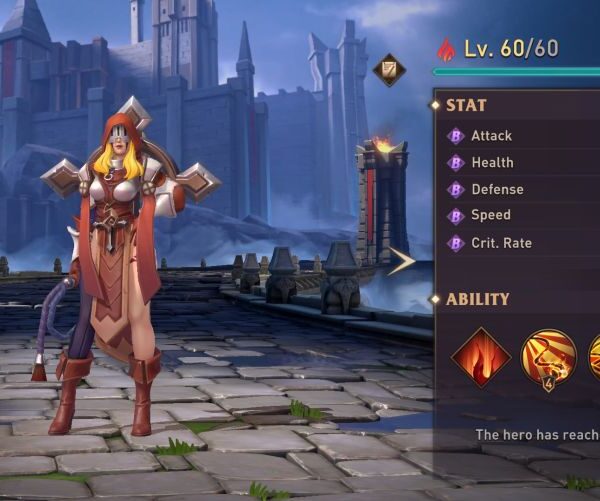The width and height of the screenshot is (600, 501).
Task: Click the arrow at the panel's left edge
Action: [x=402, y=262]
